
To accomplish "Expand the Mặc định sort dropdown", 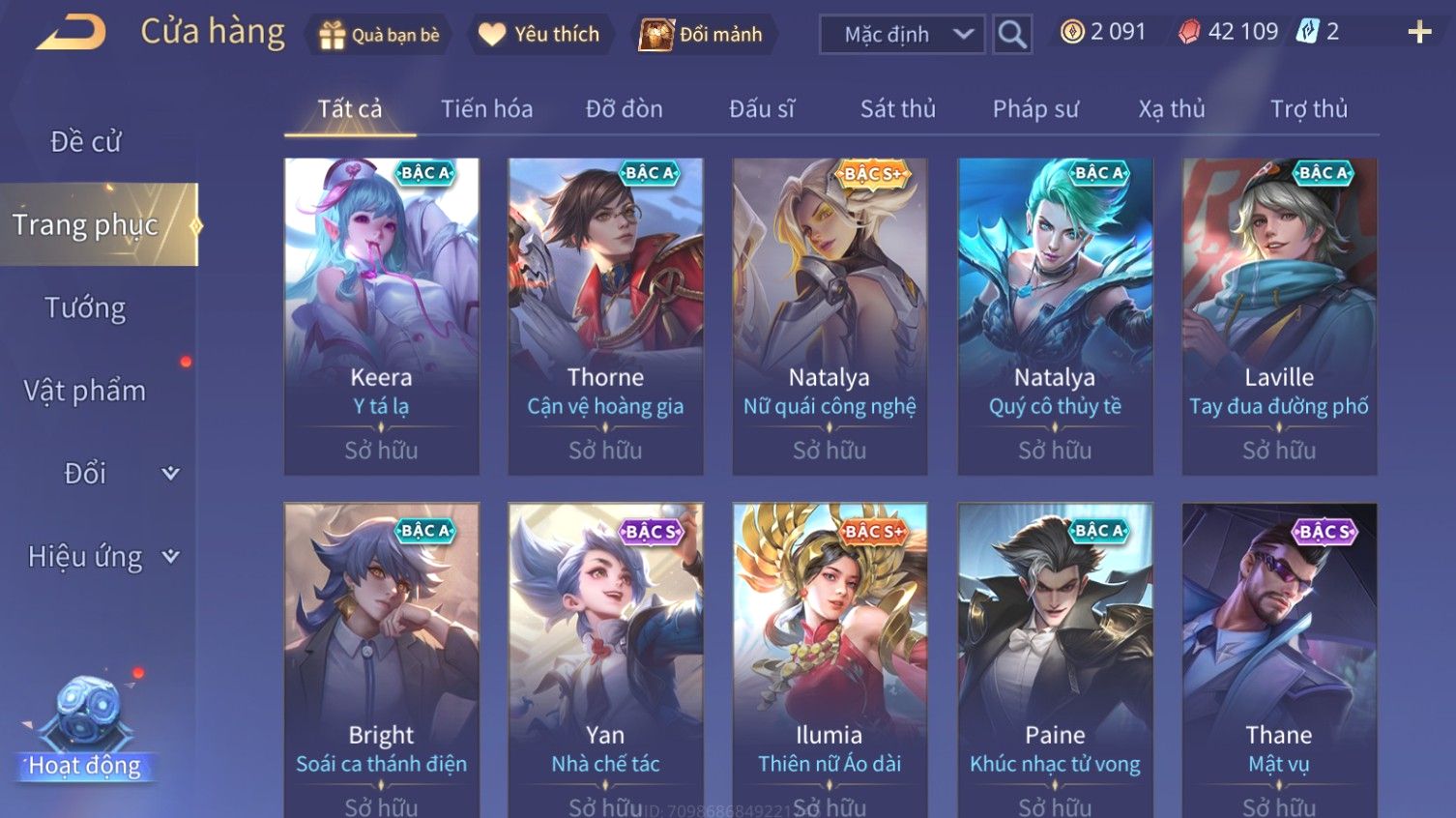I will [902, 35].
